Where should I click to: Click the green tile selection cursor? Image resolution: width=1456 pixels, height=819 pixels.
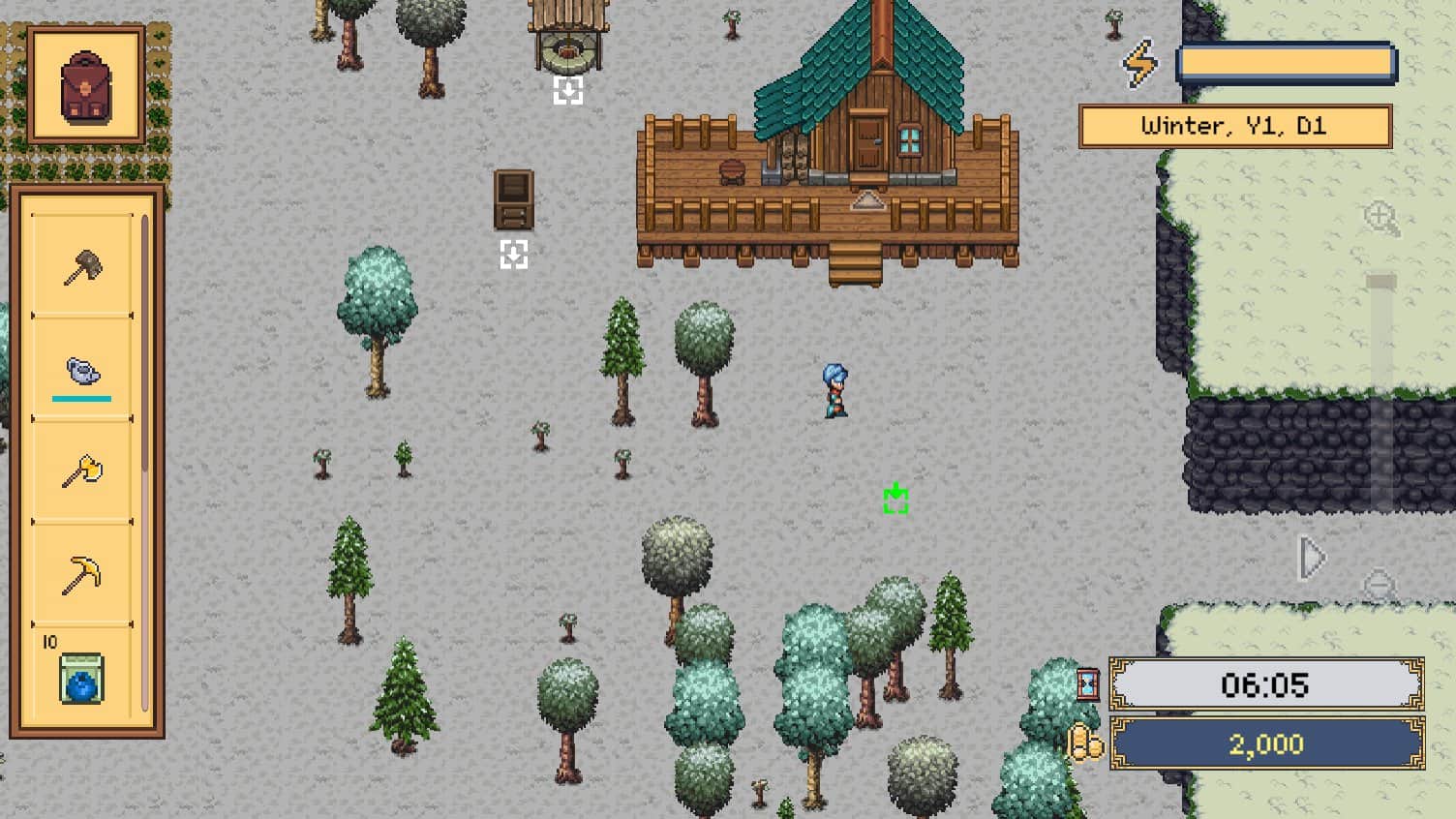click(895, 497)
